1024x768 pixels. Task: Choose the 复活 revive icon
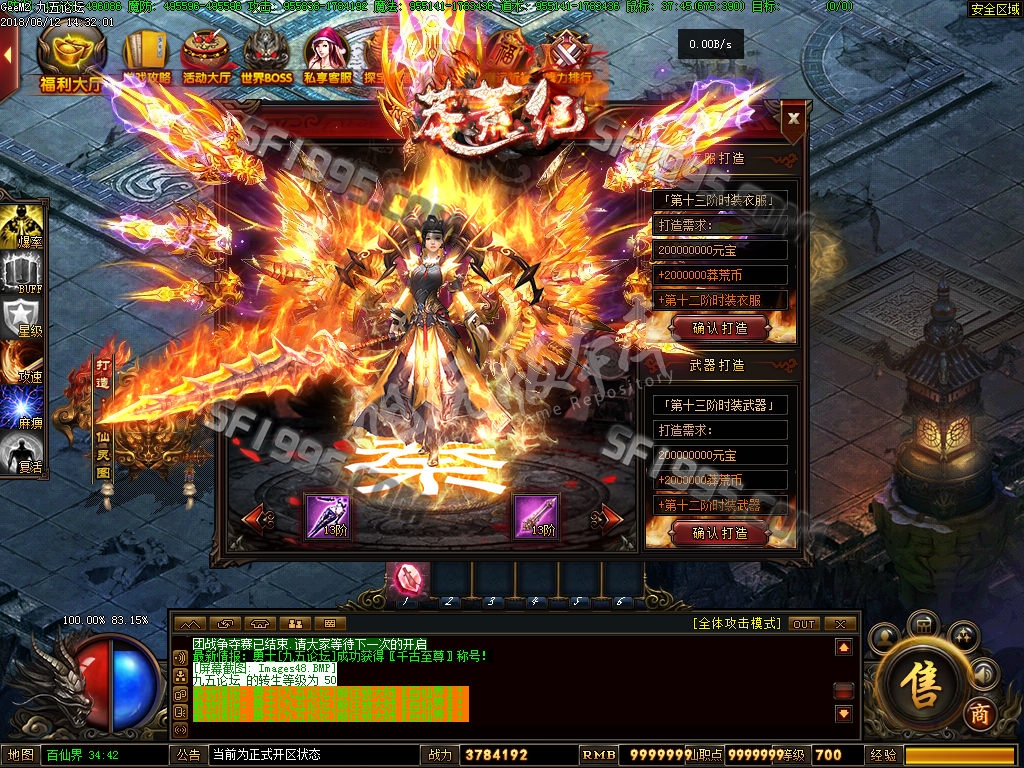pyautogui.click(x=22, y=456)
